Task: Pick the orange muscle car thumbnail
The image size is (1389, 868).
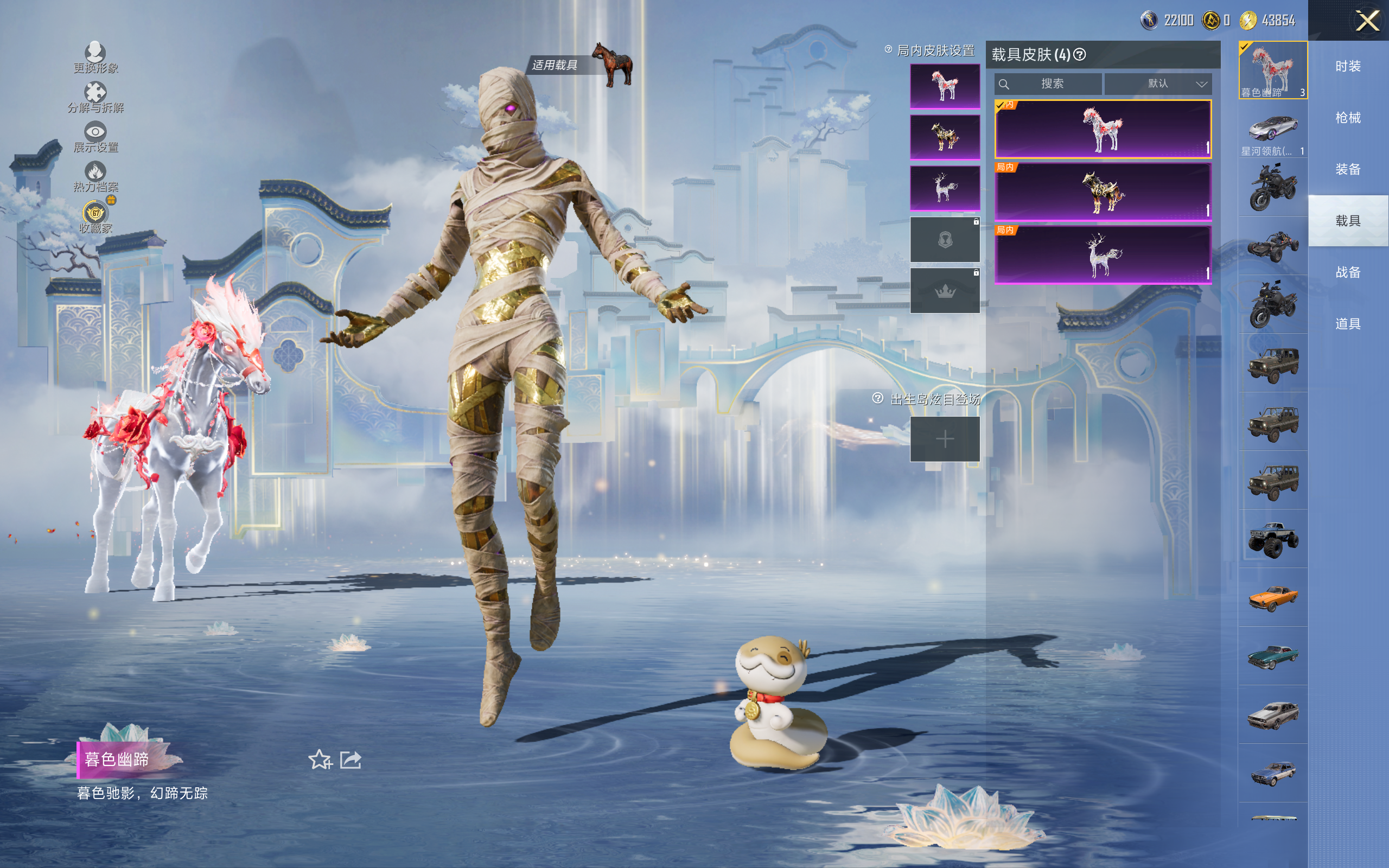Action: [x=1272, y=598]
